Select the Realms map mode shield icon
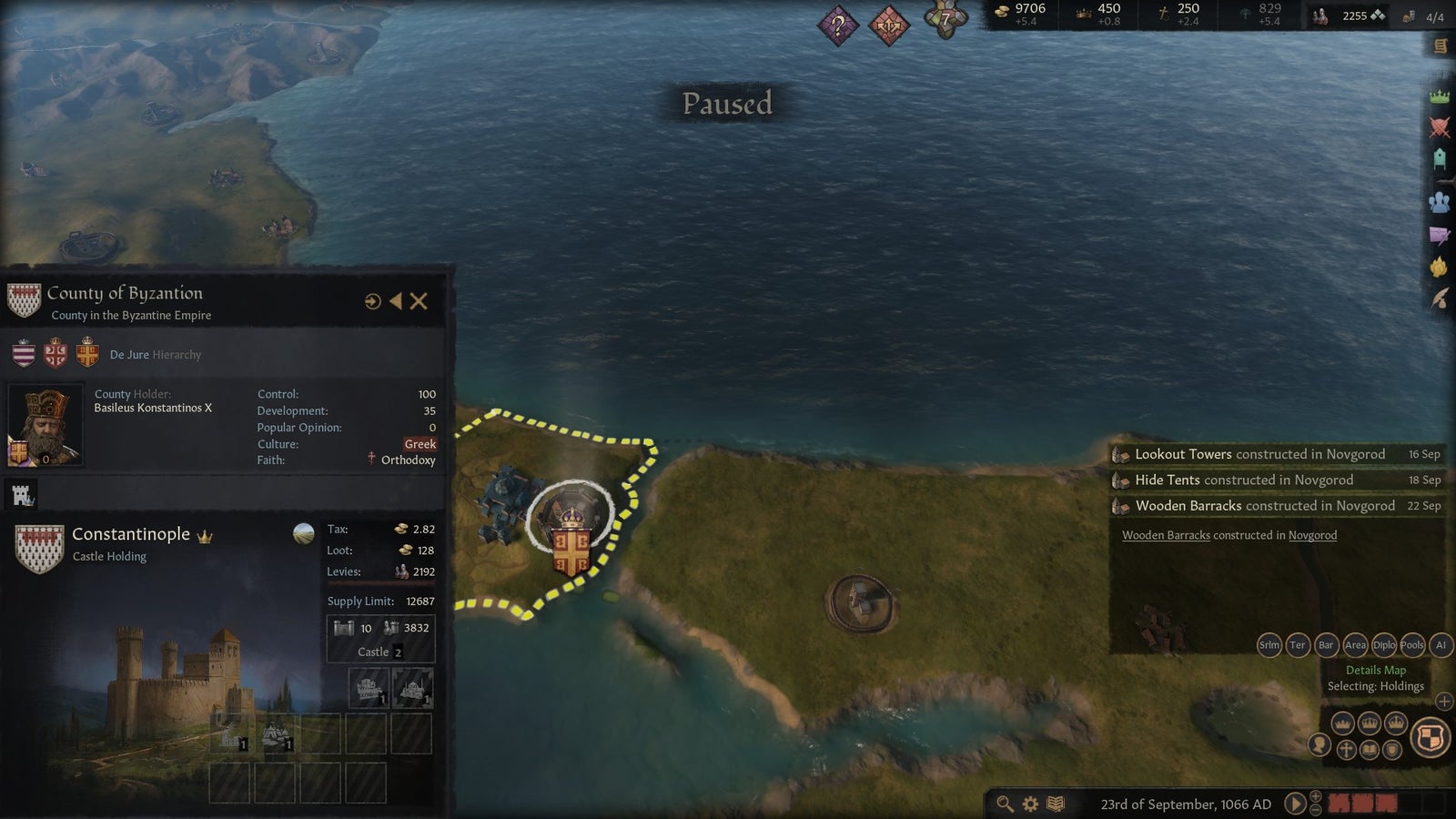The image size is (1456, 819). click(1430, 734)
